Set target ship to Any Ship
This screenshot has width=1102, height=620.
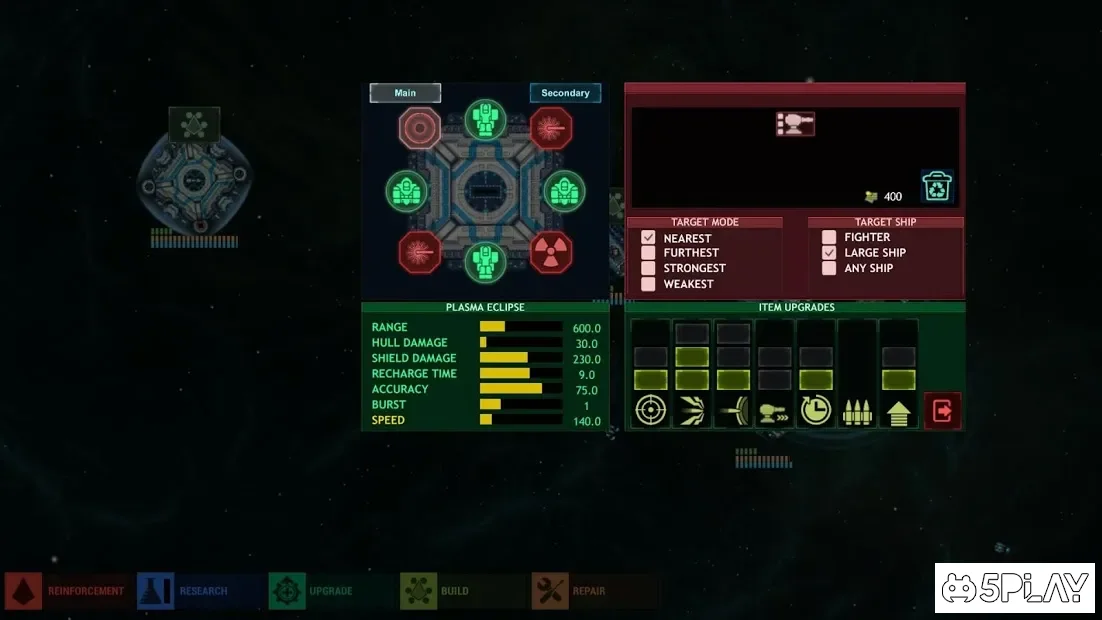click(829, 268)
